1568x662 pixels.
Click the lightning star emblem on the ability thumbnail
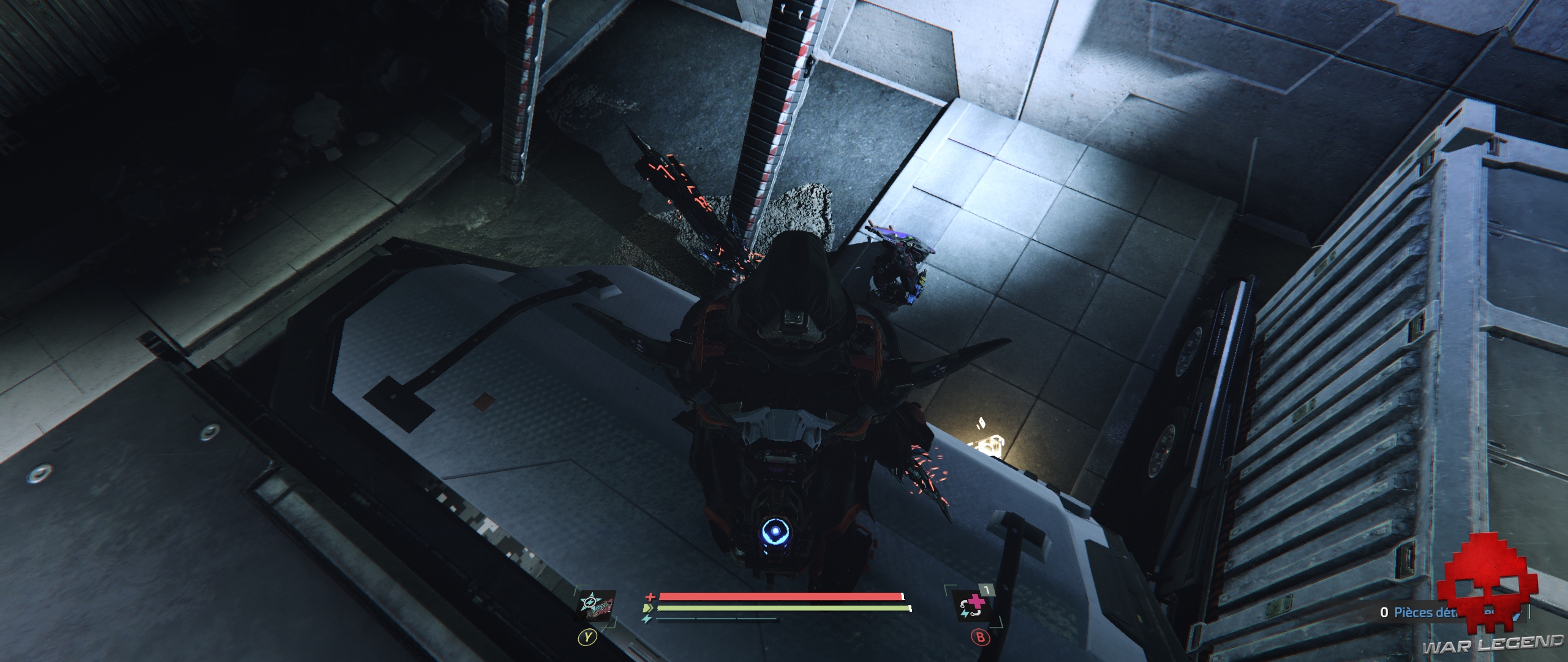pos(589,602)
